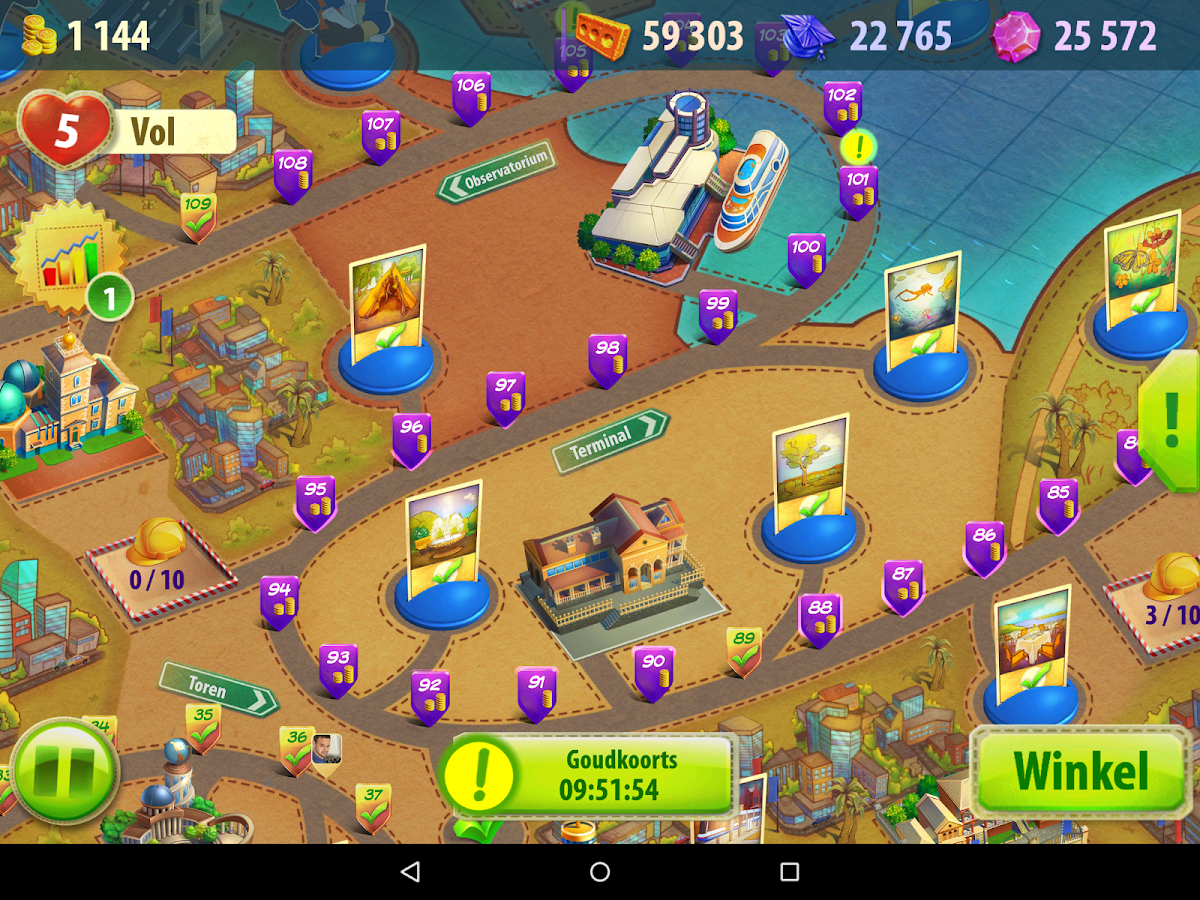
Task: Choose level 94 on the map
Action: [279, 601]
